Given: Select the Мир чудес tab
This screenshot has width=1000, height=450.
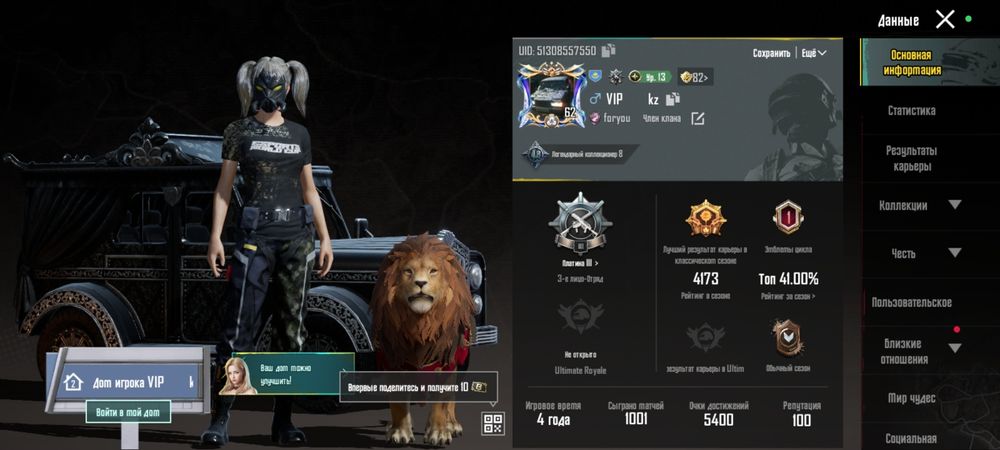Looking at the screenshot, I should coord(911,398).
